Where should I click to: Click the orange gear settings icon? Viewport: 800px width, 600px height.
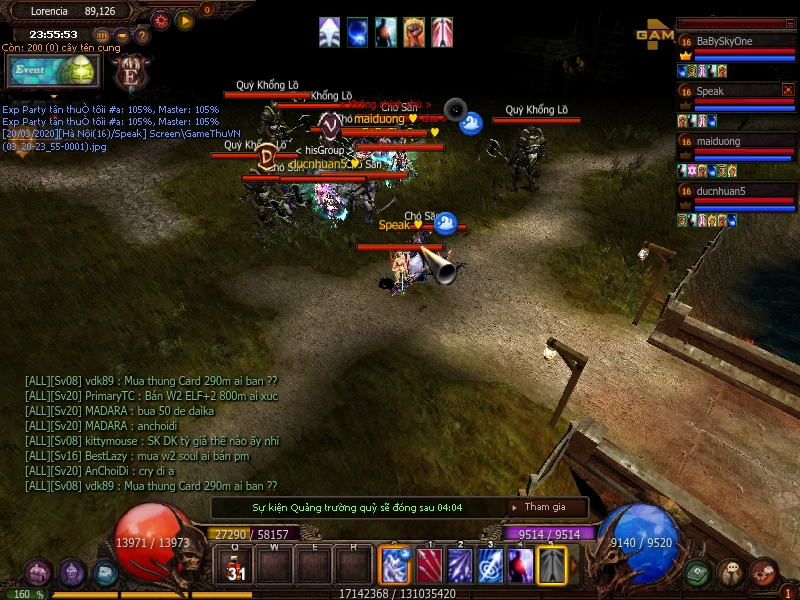(161, 20)
